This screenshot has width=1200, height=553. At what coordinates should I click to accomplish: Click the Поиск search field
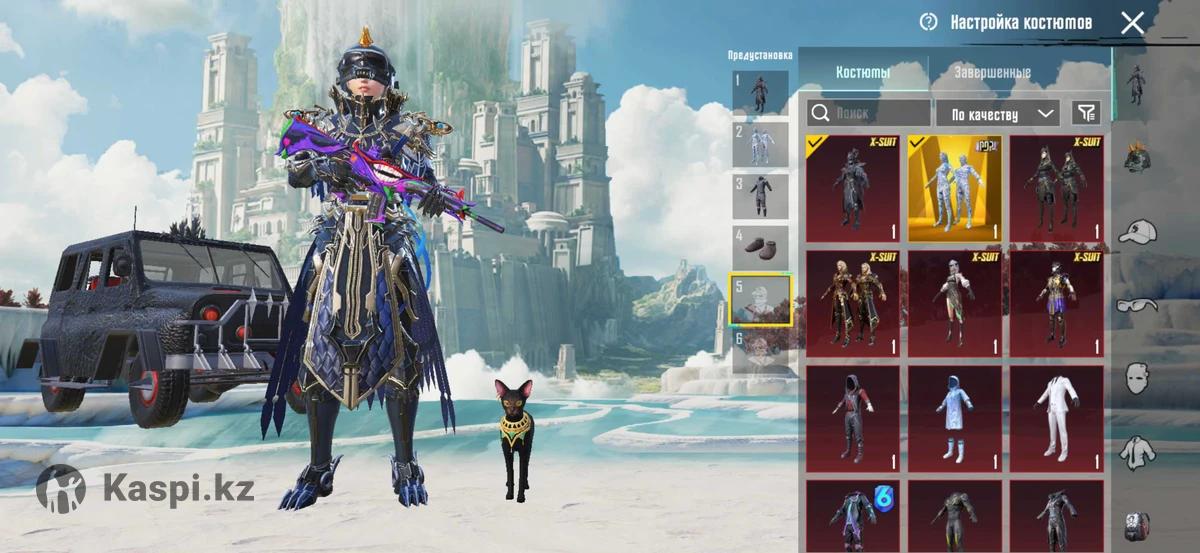coord(868,113)
